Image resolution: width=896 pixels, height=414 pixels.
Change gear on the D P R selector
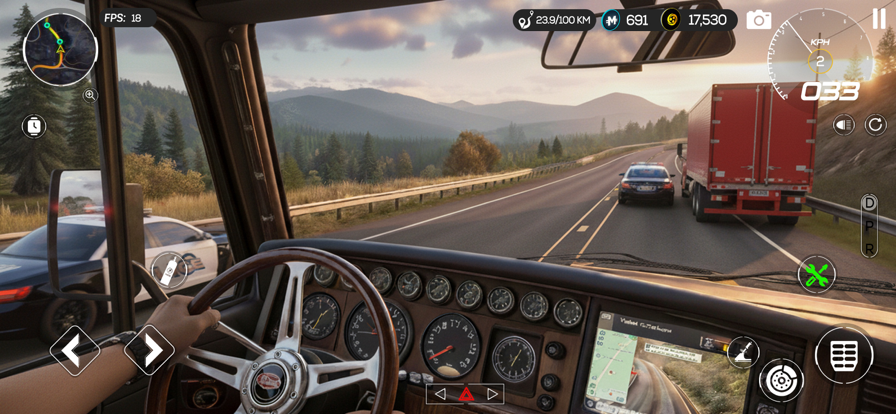[869, 226]
